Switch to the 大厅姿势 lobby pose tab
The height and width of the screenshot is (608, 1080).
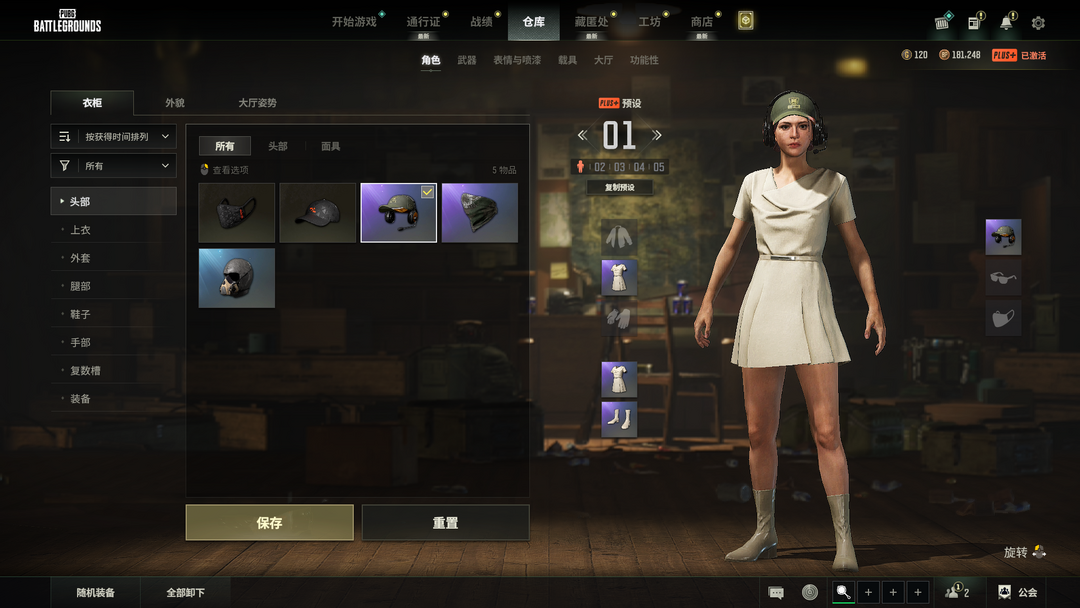[x=257, y=103]
